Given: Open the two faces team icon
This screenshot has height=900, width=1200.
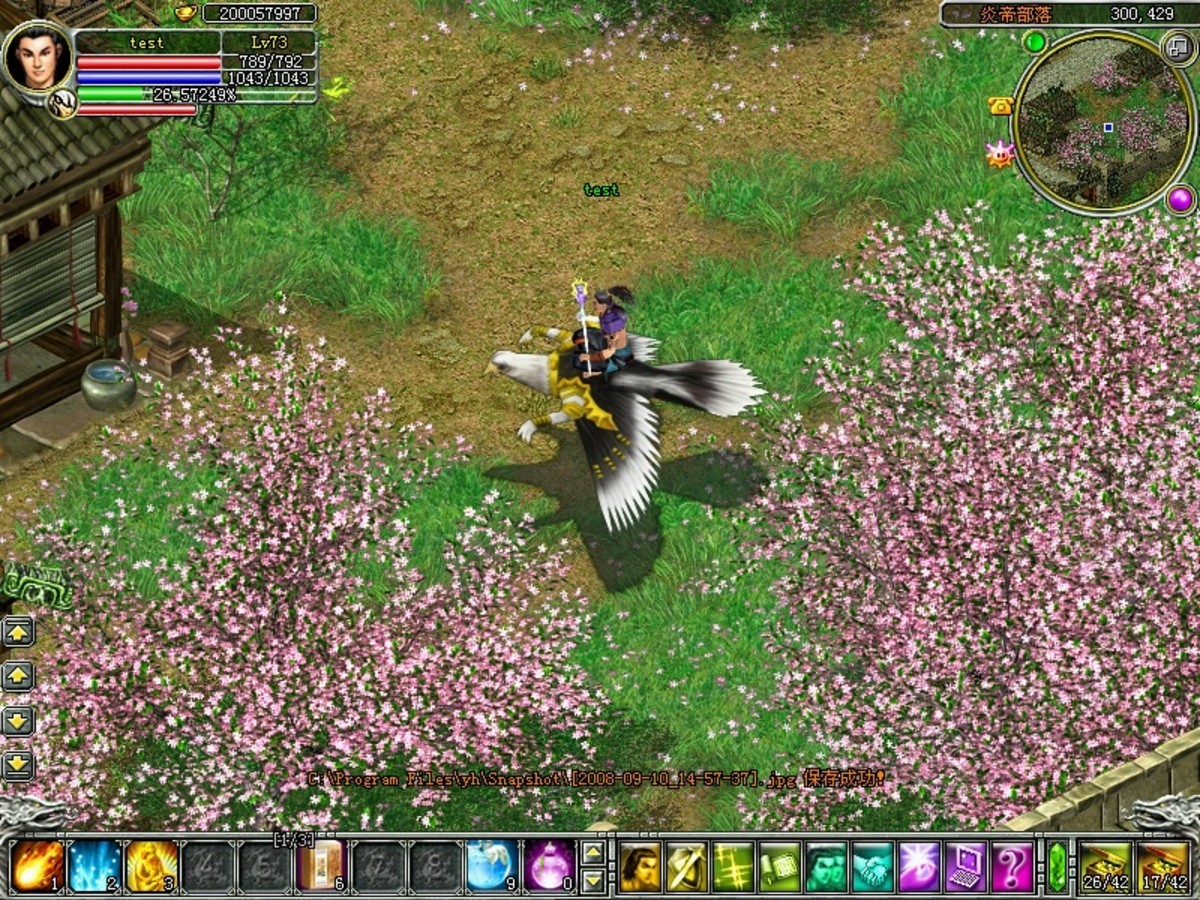Looking at the screenshot, I should [826, 867].
